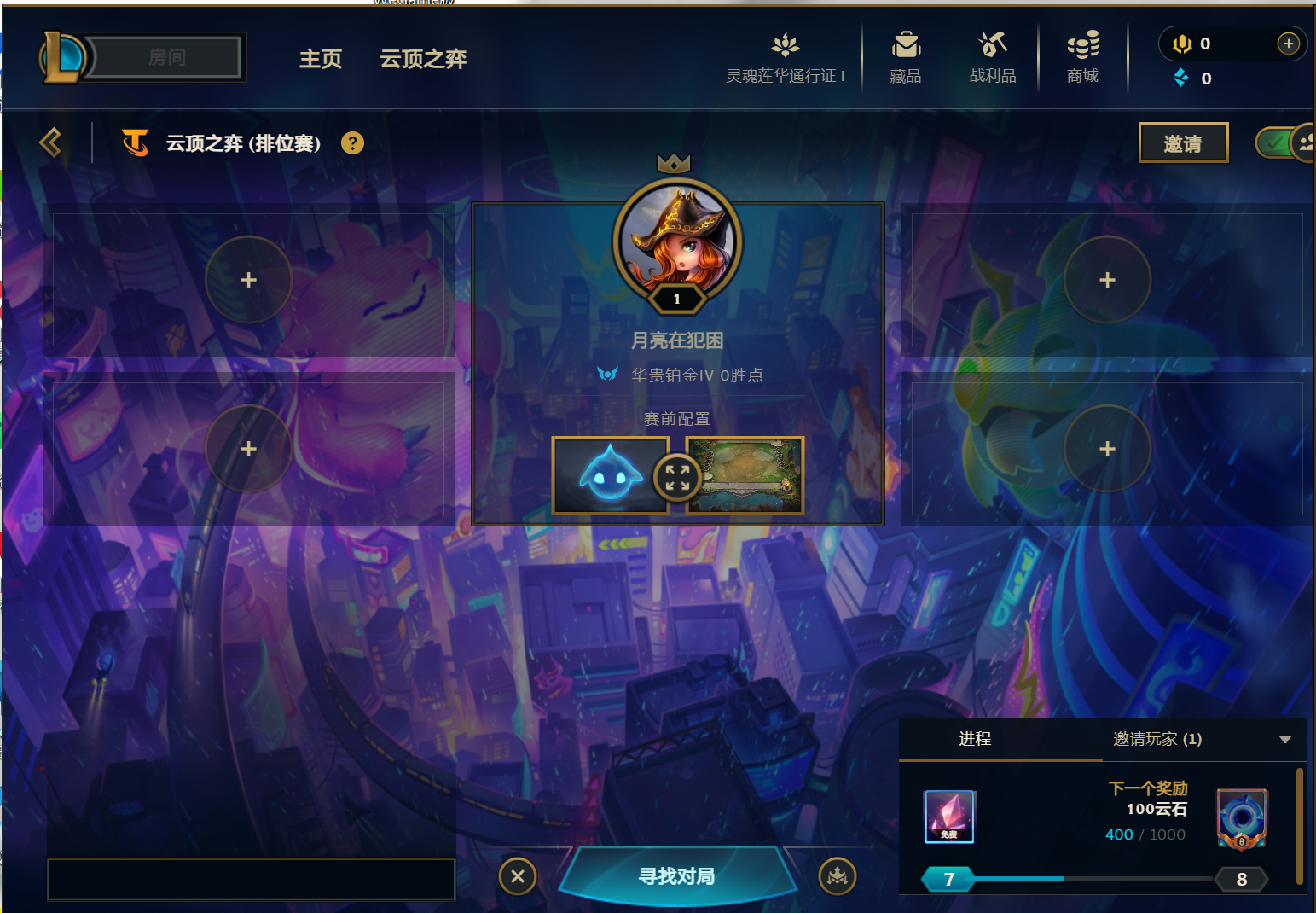Select the Little Legend companion icon
Viewport: 1316px width, 913px height.
610,475
